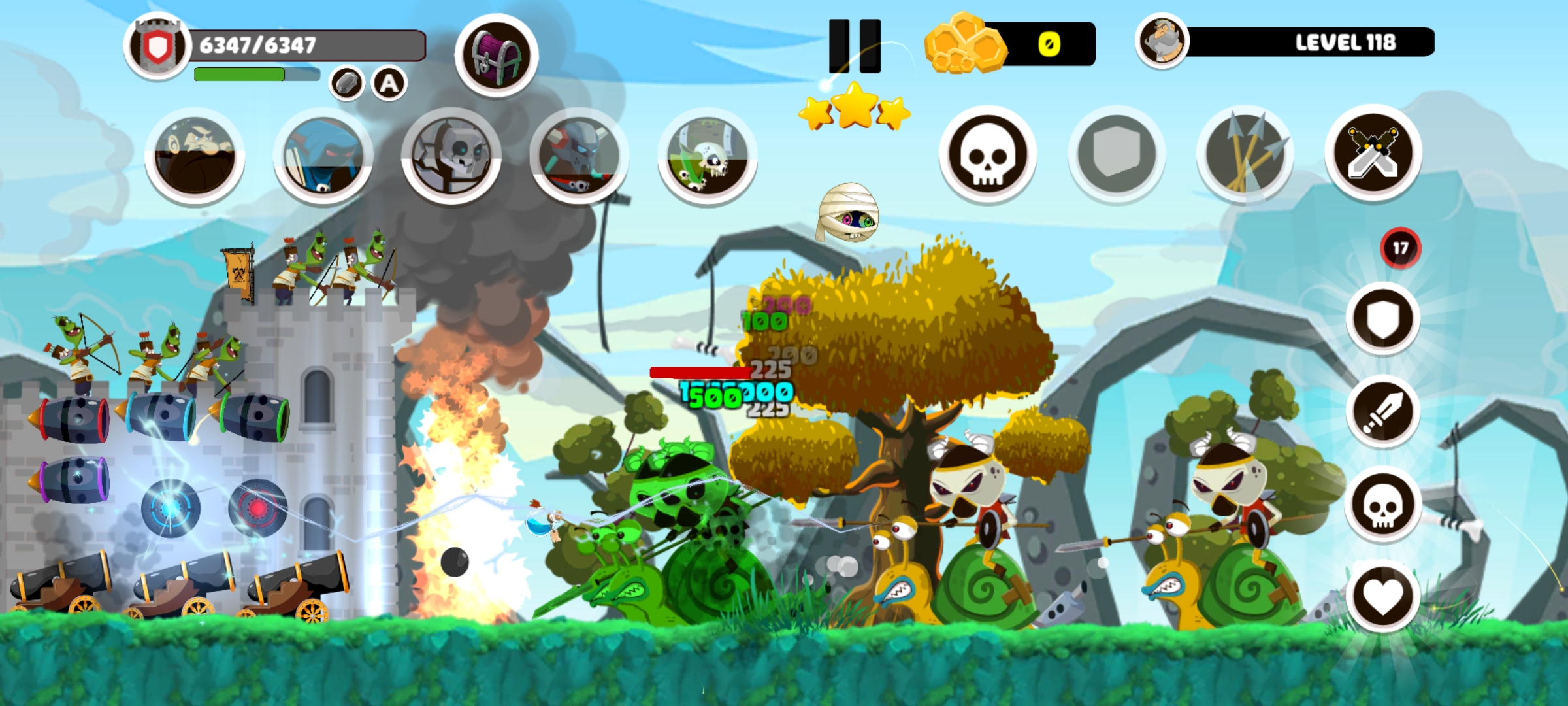
Task: Fire the arrow volley ability
Action: click(x=1245, y=154)
